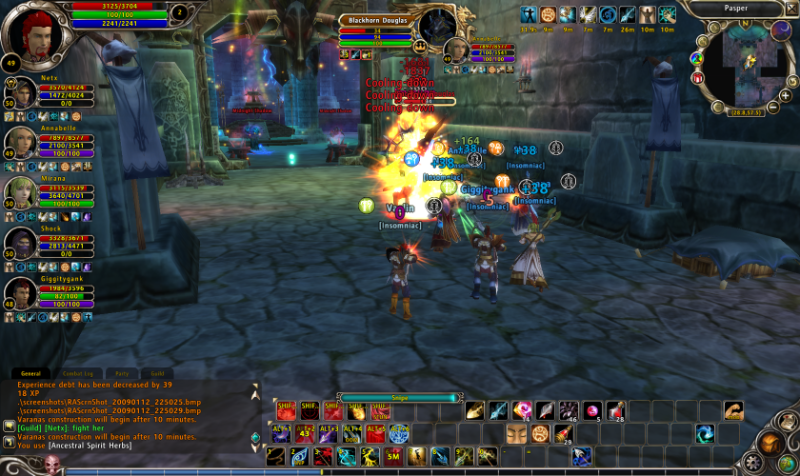Viewport: 800px width, 476px height.
Task: Switch to the Combat Log tab
Action: (77, 372)
